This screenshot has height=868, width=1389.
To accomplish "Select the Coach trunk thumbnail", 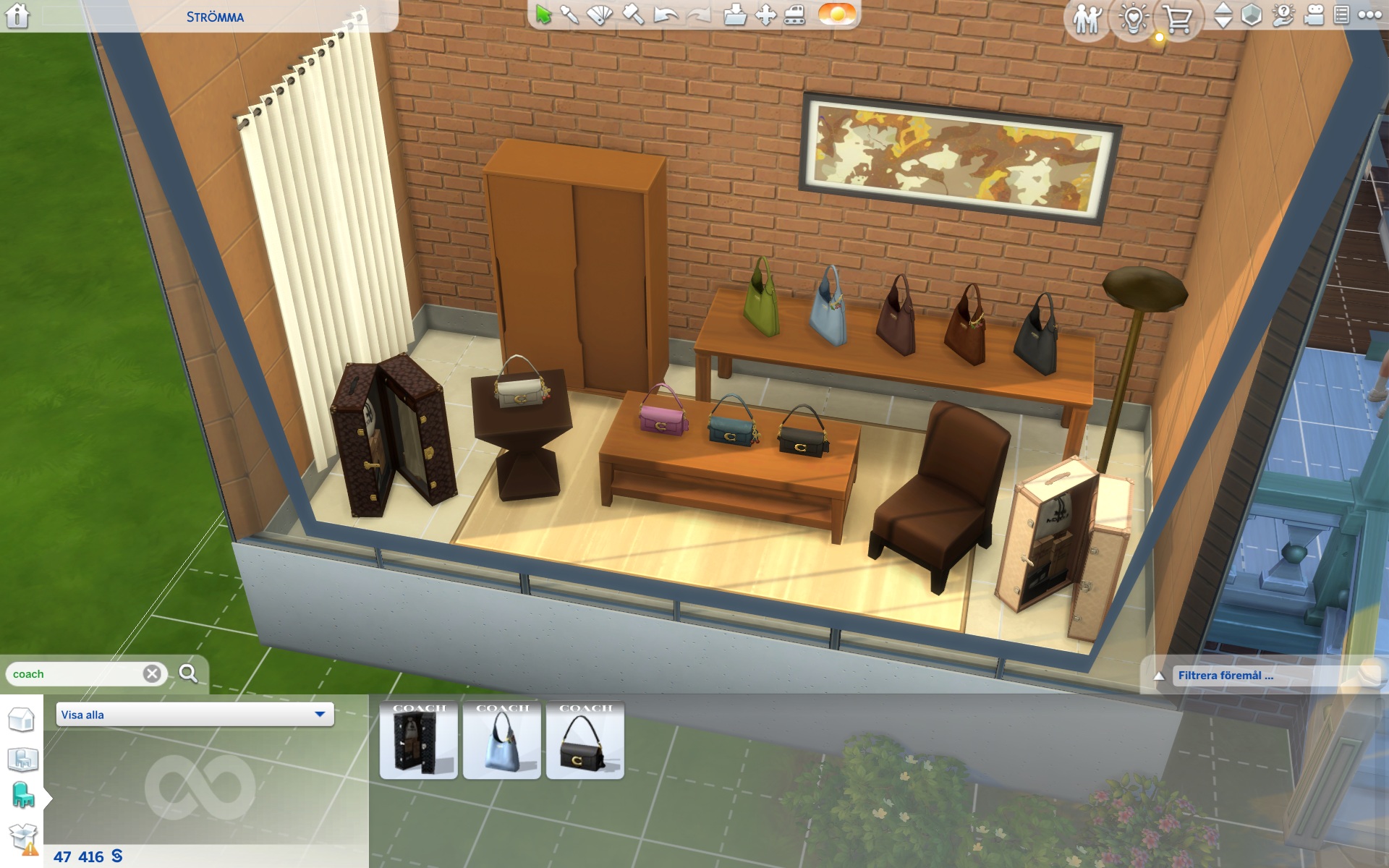I will click(419, 740).
